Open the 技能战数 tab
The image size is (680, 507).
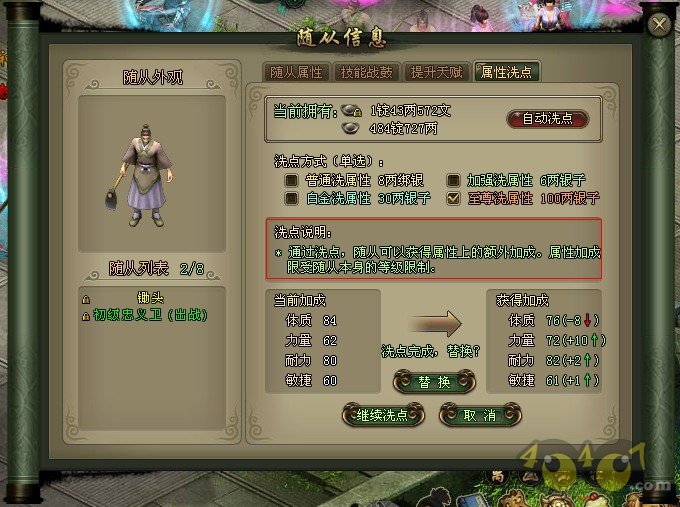click(x=366, y=72)
